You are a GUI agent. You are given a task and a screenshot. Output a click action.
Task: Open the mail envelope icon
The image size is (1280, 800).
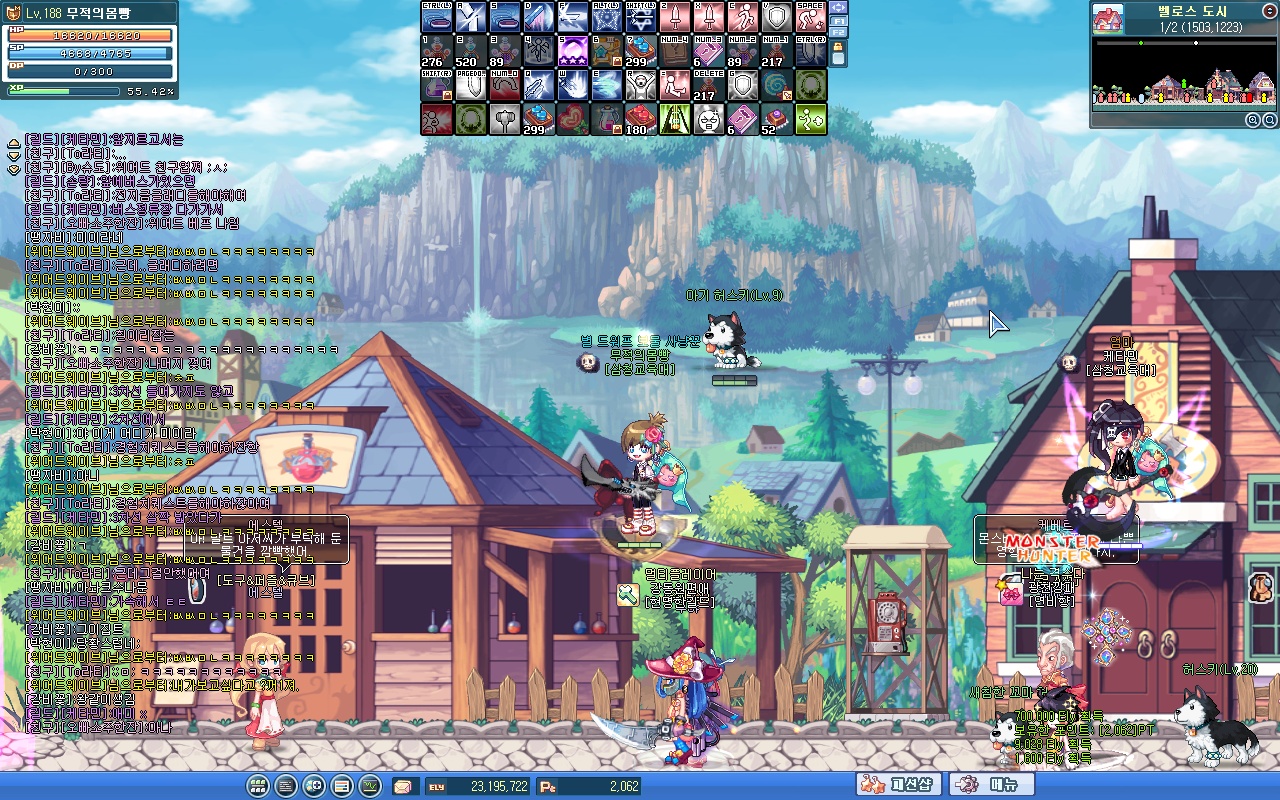pyautogui.click(x=405, y=786)
